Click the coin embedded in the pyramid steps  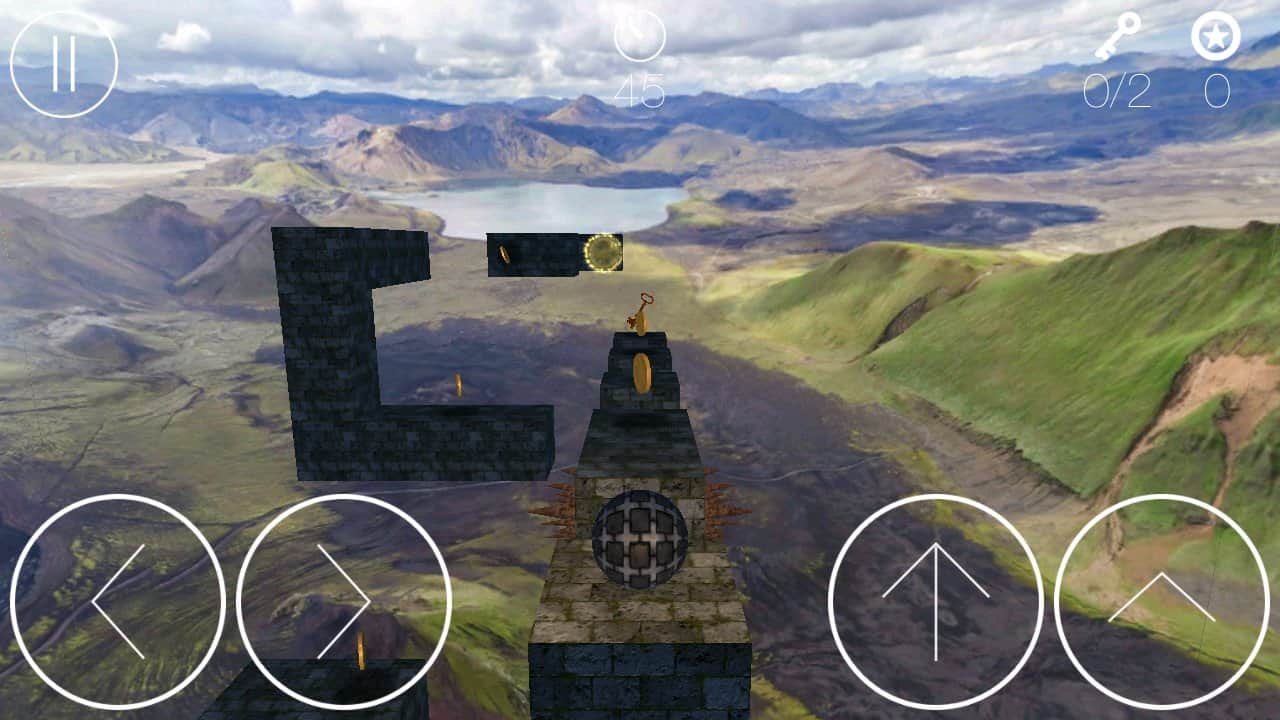click(642, 370)
